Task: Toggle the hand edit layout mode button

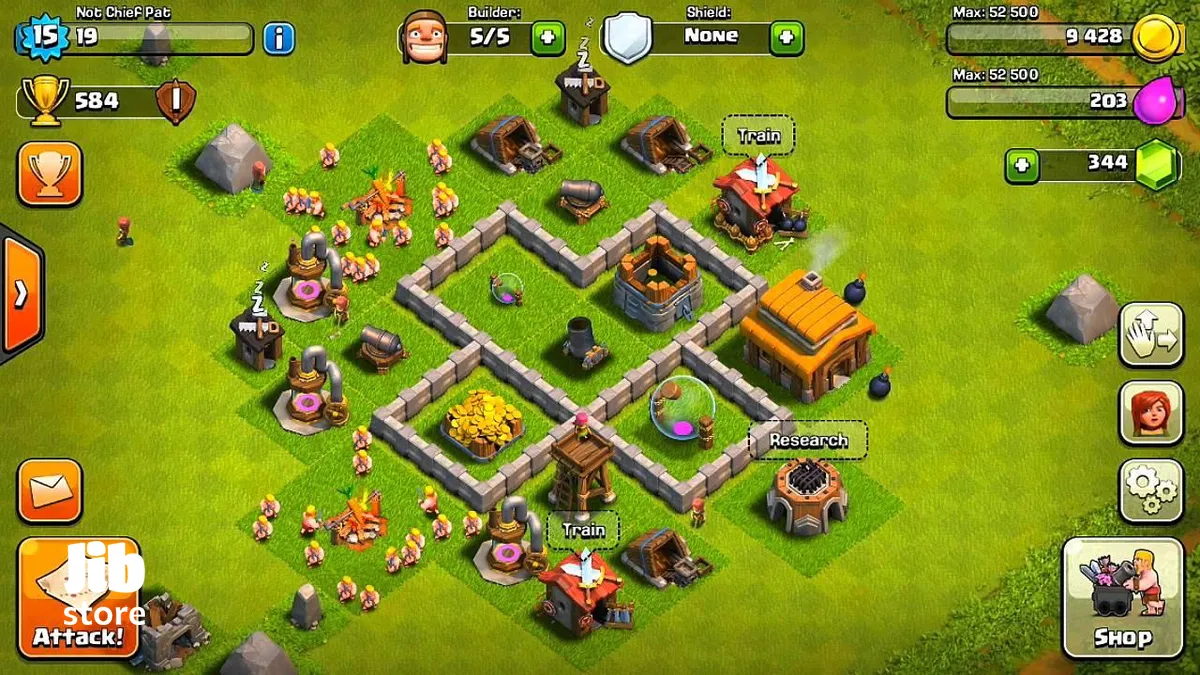Action: pyautogui.click(x=1151, y=334)
